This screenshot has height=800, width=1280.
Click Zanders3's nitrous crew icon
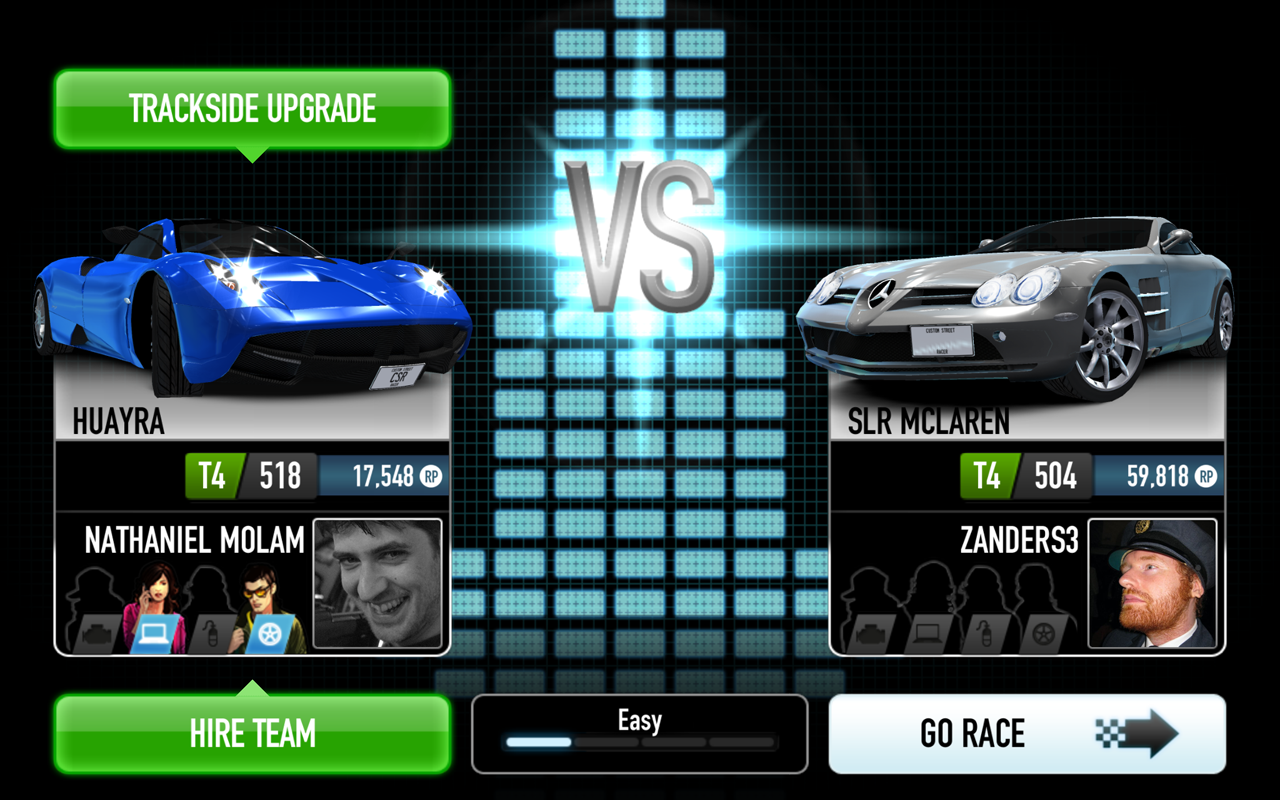[x=985, y=632]
